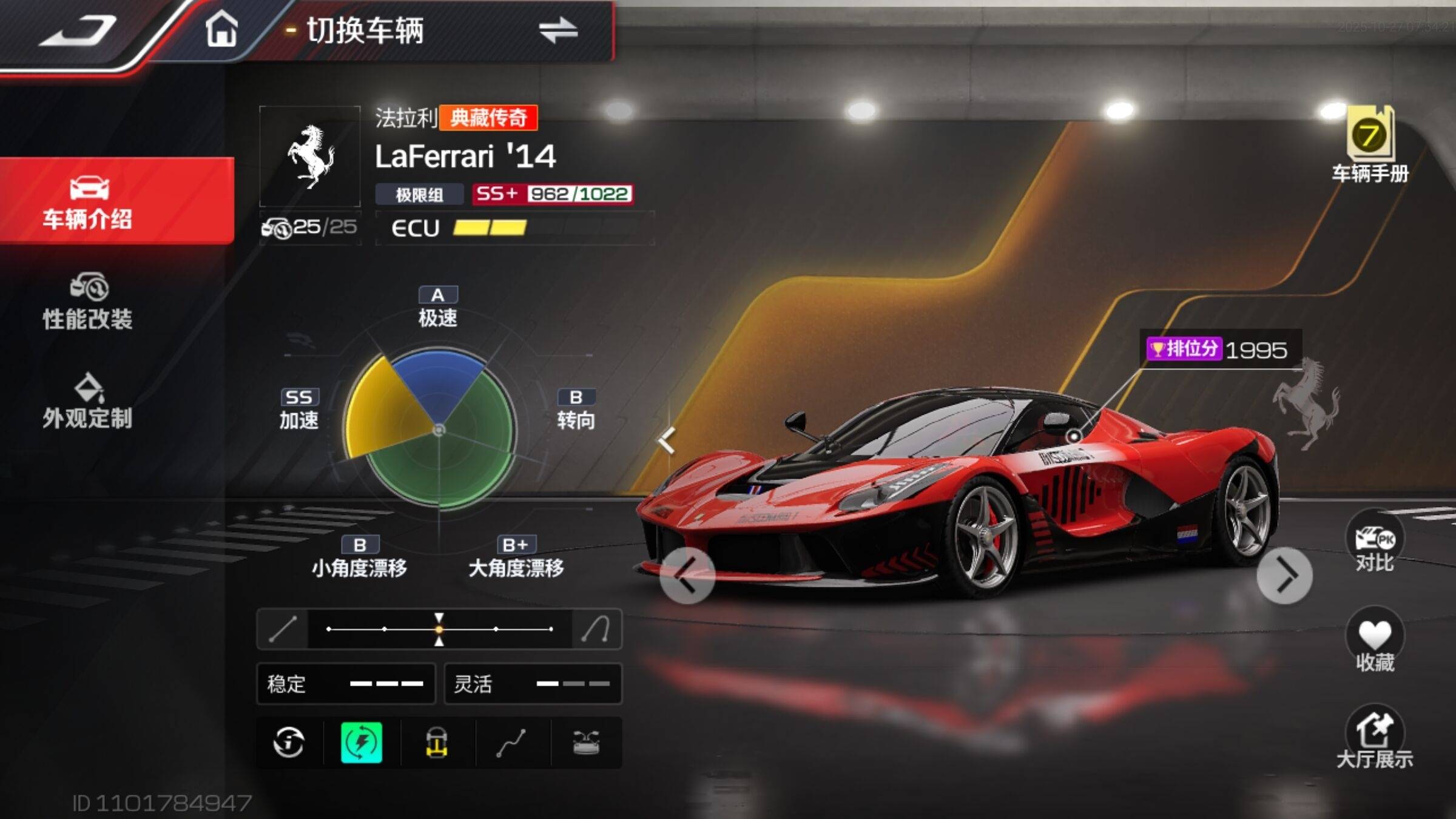Select the 车辆介绍 vehicle intro tab
The image size is (1456, 819).
88,202
